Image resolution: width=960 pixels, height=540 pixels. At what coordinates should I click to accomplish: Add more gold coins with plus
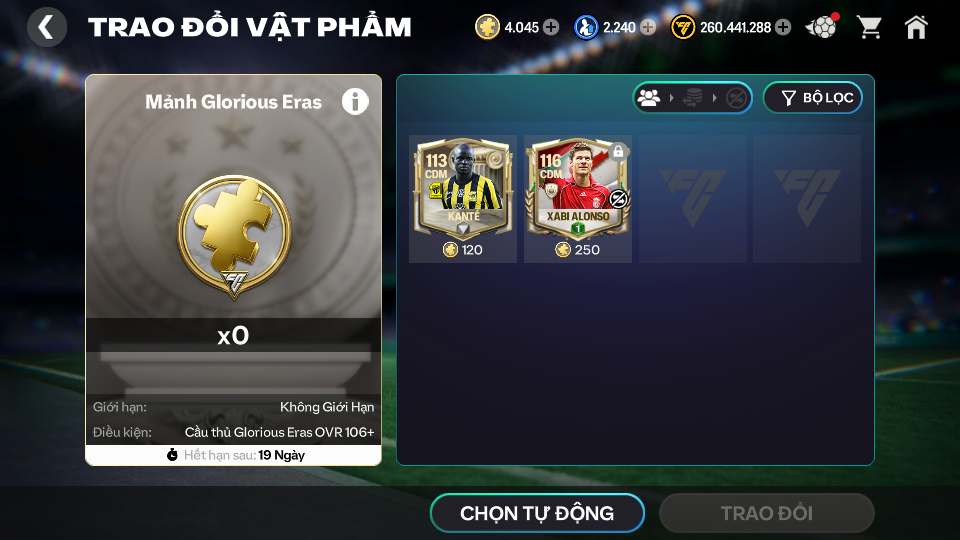pos(551,27)
